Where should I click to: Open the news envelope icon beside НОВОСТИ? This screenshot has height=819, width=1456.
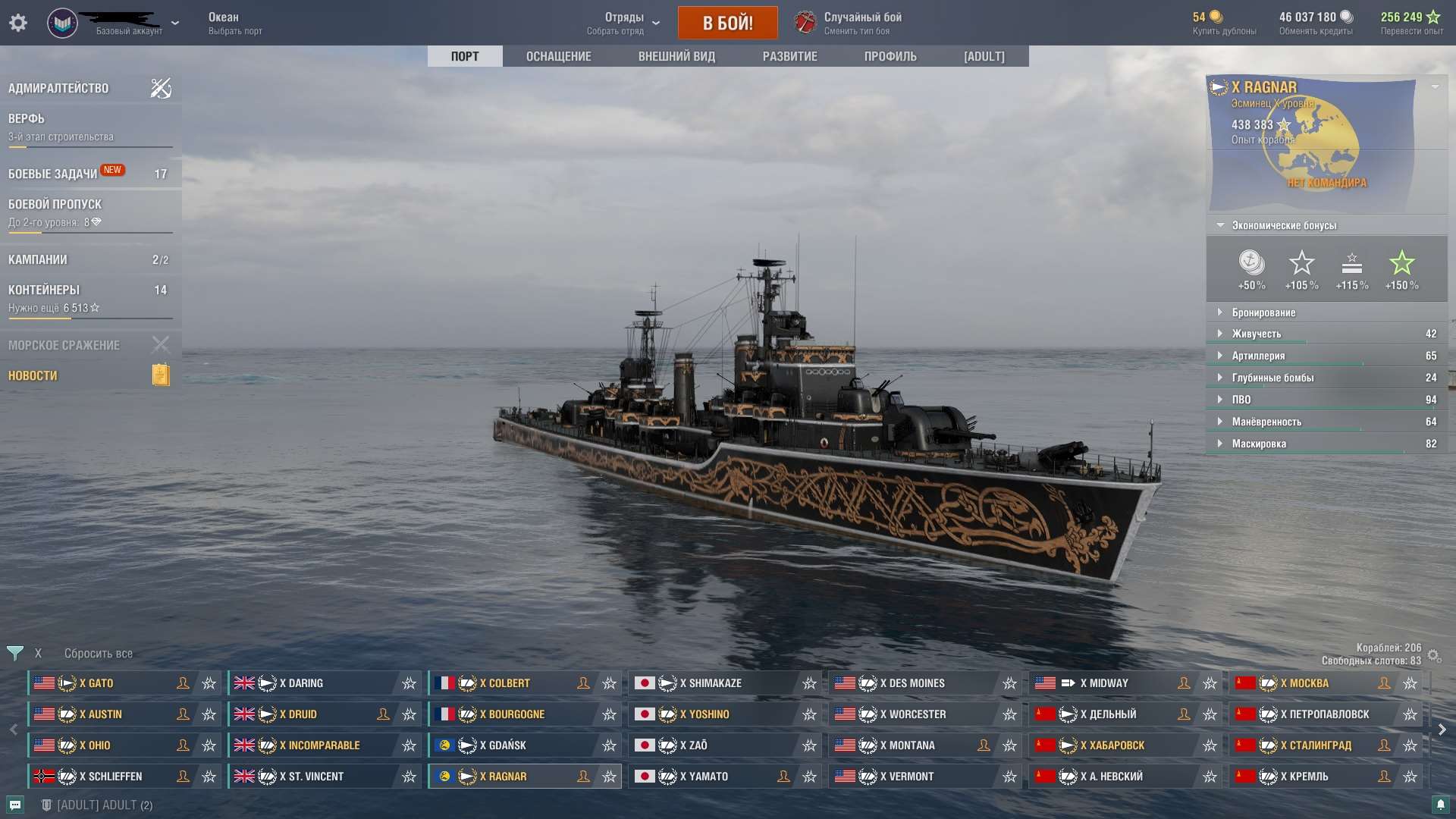click(x=160, y=375)
